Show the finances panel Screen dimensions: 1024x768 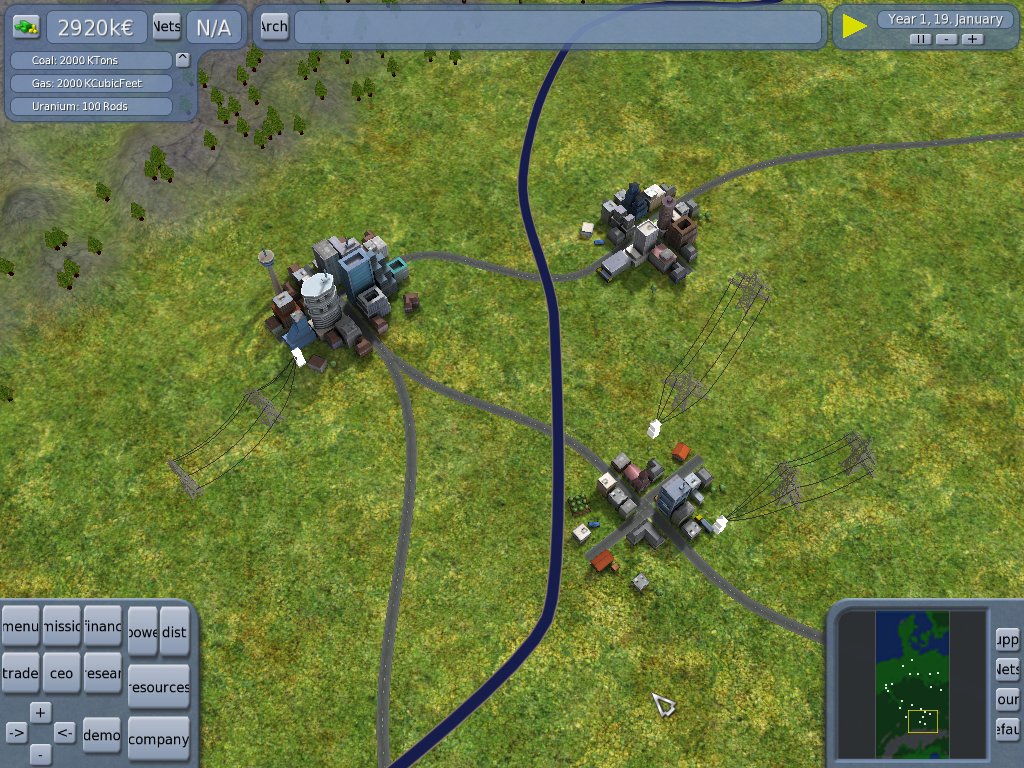(102, 626)
